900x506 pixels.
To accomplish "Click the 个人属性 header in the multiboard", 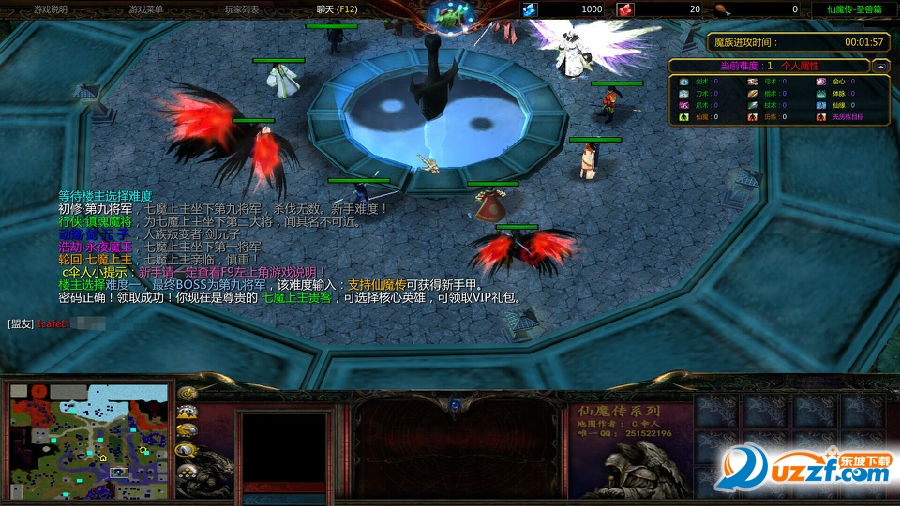I will point(800,65).
